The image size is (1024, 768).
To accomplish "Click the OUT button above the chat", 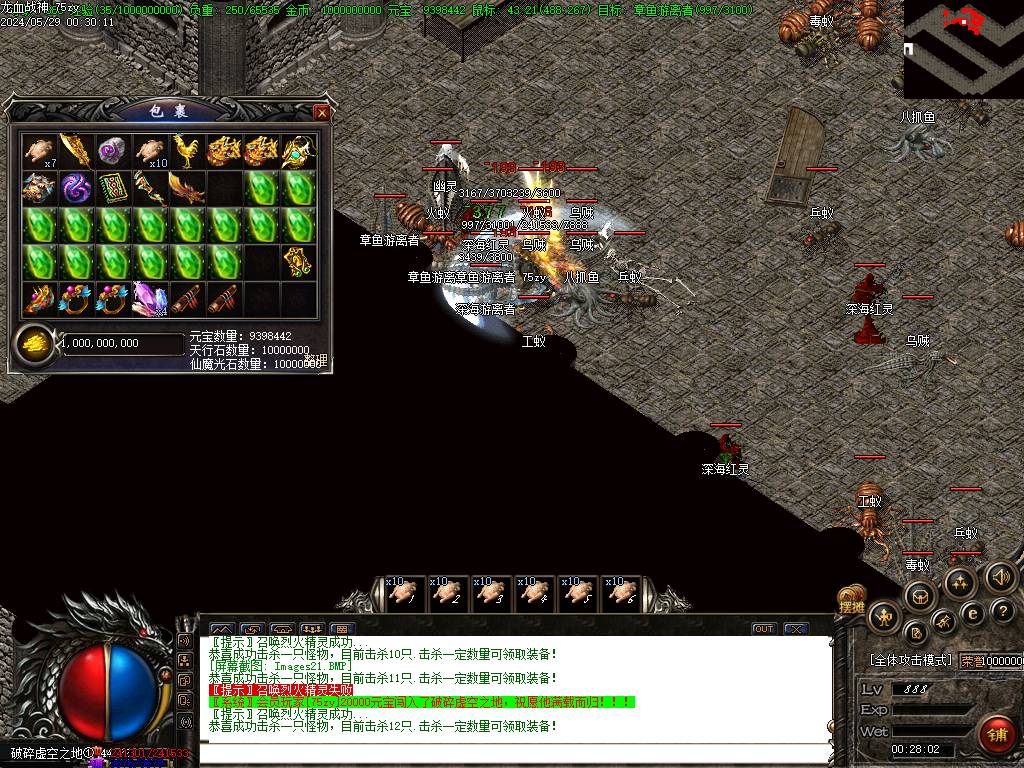I will click(764, 629).
